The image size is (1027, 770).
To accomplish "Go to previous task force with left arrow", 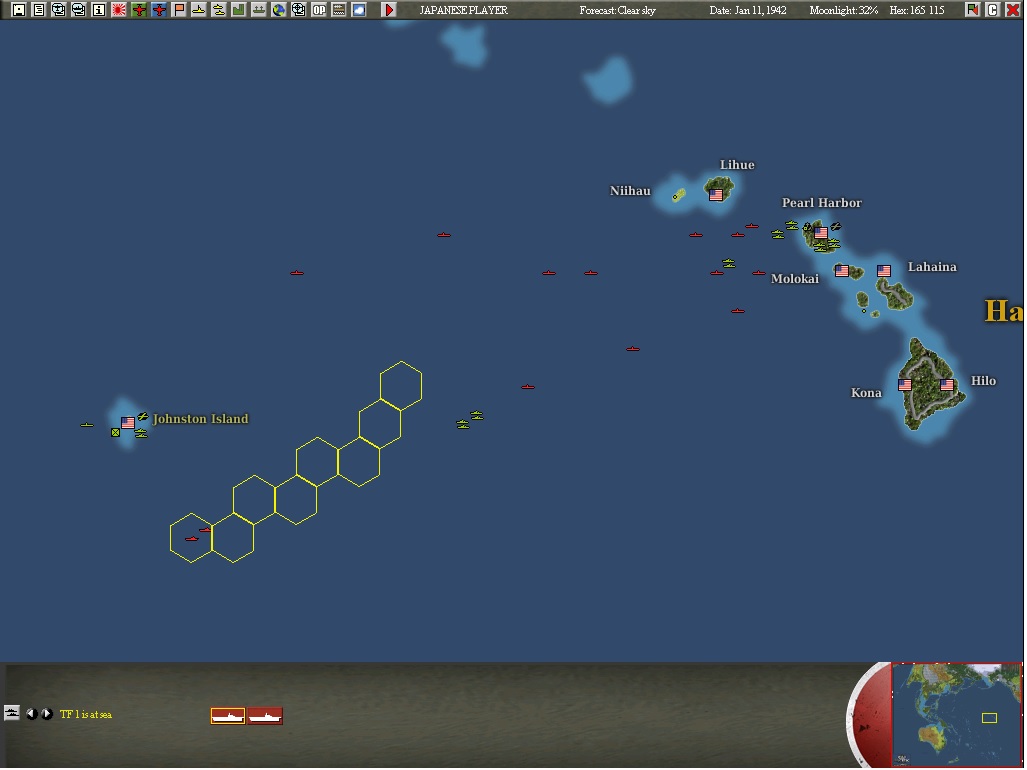I will (x=31, y=714).
